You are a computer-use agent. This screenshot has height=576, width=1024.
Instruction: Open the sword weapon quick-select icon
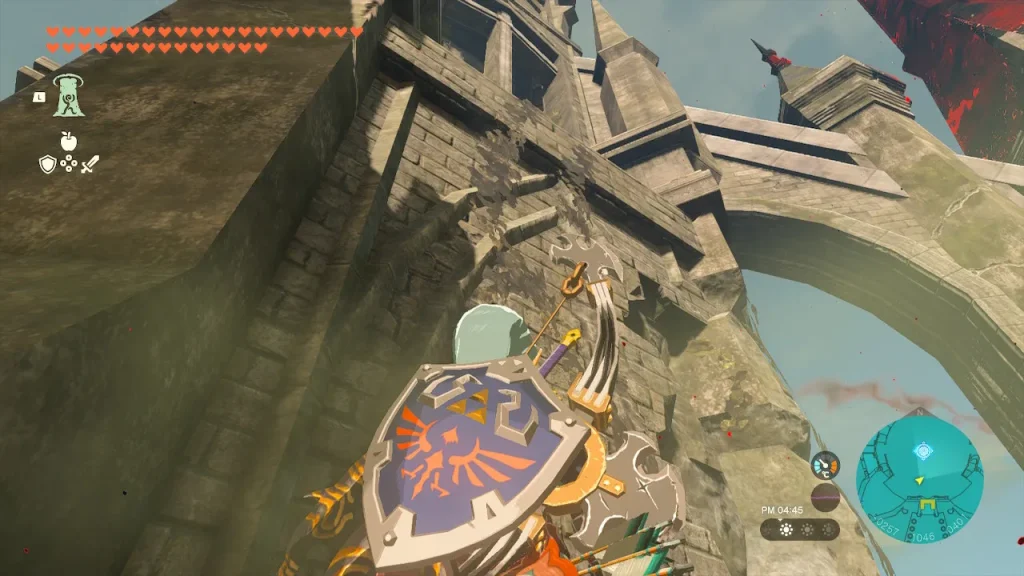click(x=90, y=164)
